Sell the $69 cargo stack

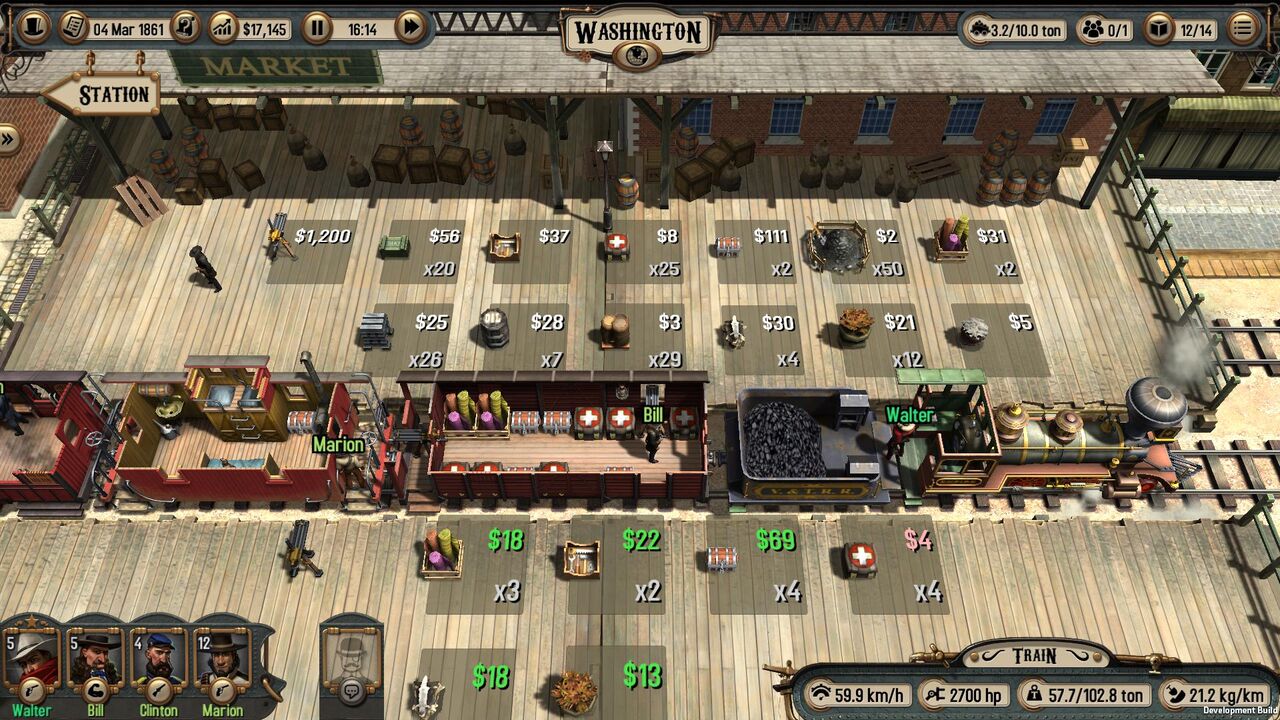click(x=755, y=563)
